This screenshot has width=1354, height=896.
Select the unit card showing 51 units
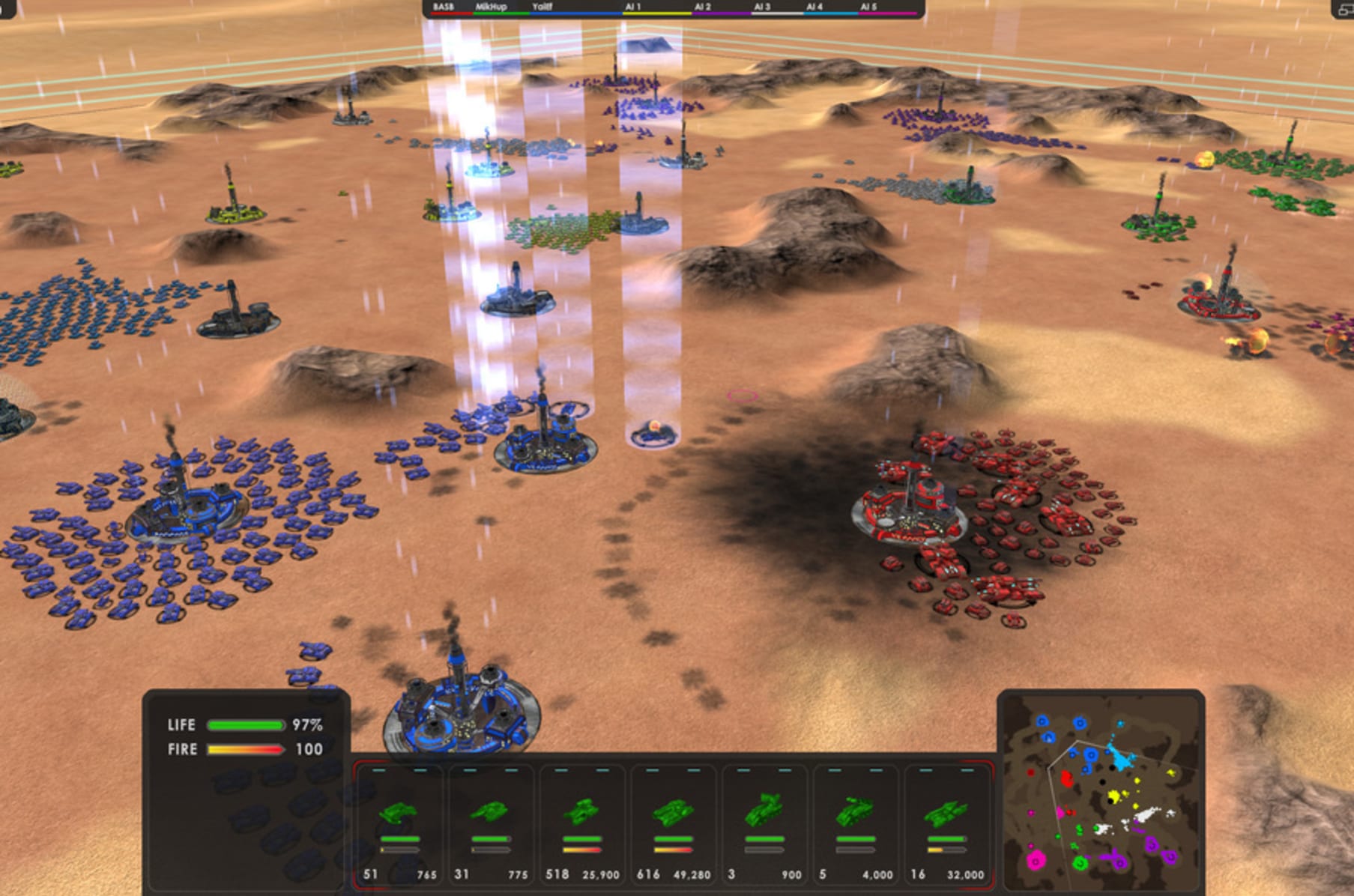(399, 824)
